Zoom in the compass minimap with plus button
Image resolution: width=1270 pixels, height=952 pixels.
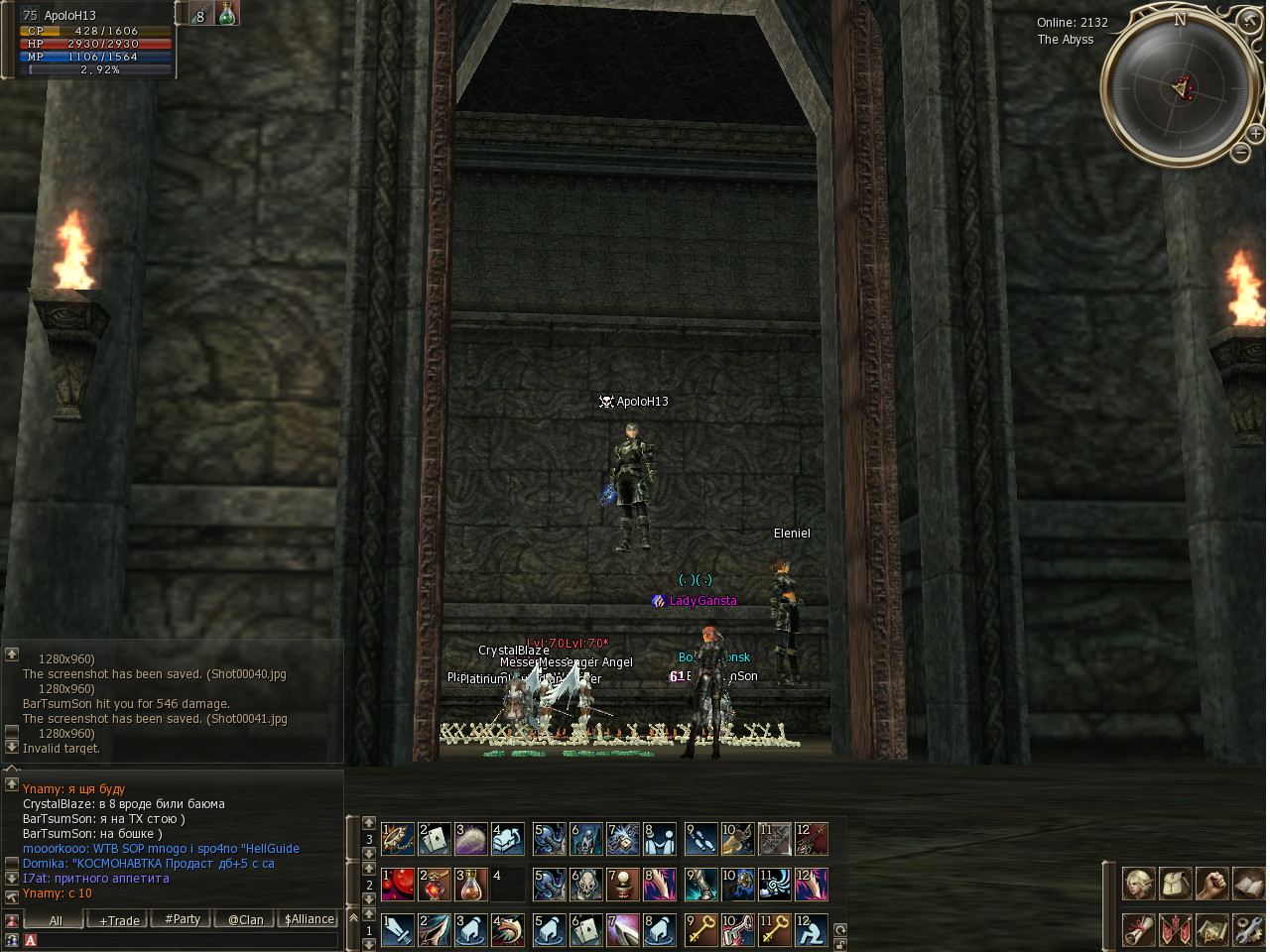tap(1255, 133)
